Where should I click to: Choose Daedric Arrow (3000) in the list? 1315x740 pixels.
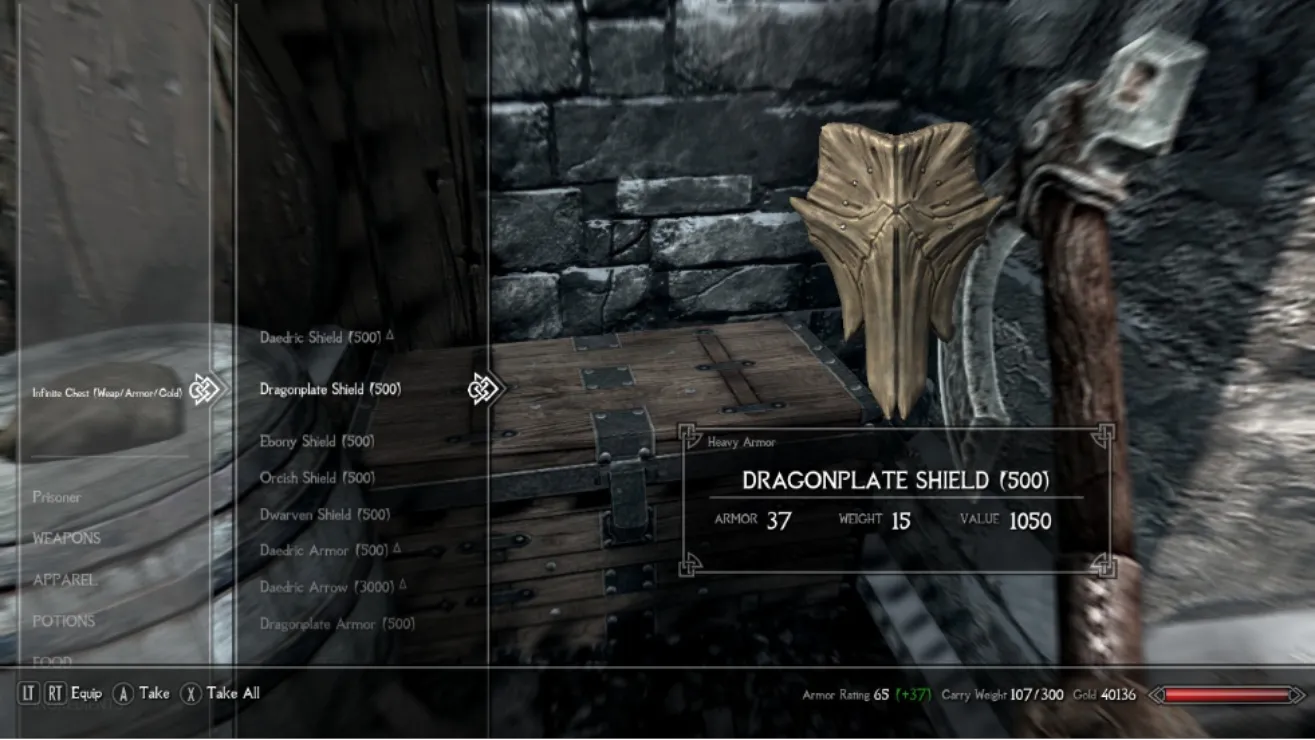coord(327,587)
